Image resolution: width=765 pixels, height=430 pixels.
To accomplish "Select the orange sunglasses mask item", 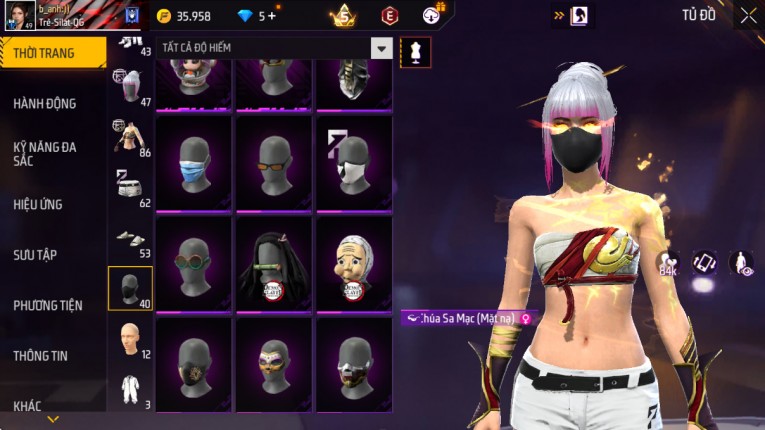I will (x=273, y=165).
